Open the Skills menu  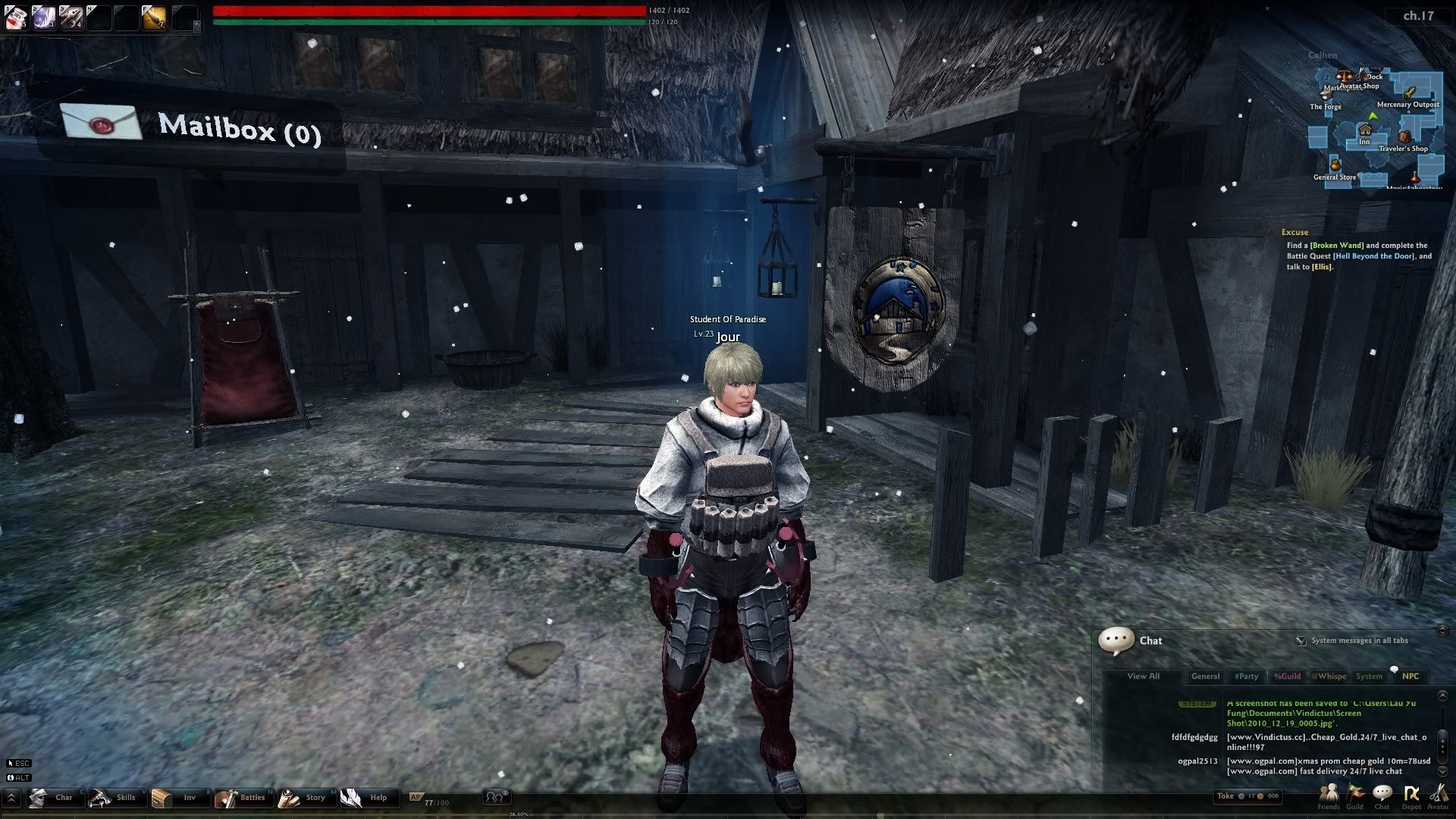[113, 798]
